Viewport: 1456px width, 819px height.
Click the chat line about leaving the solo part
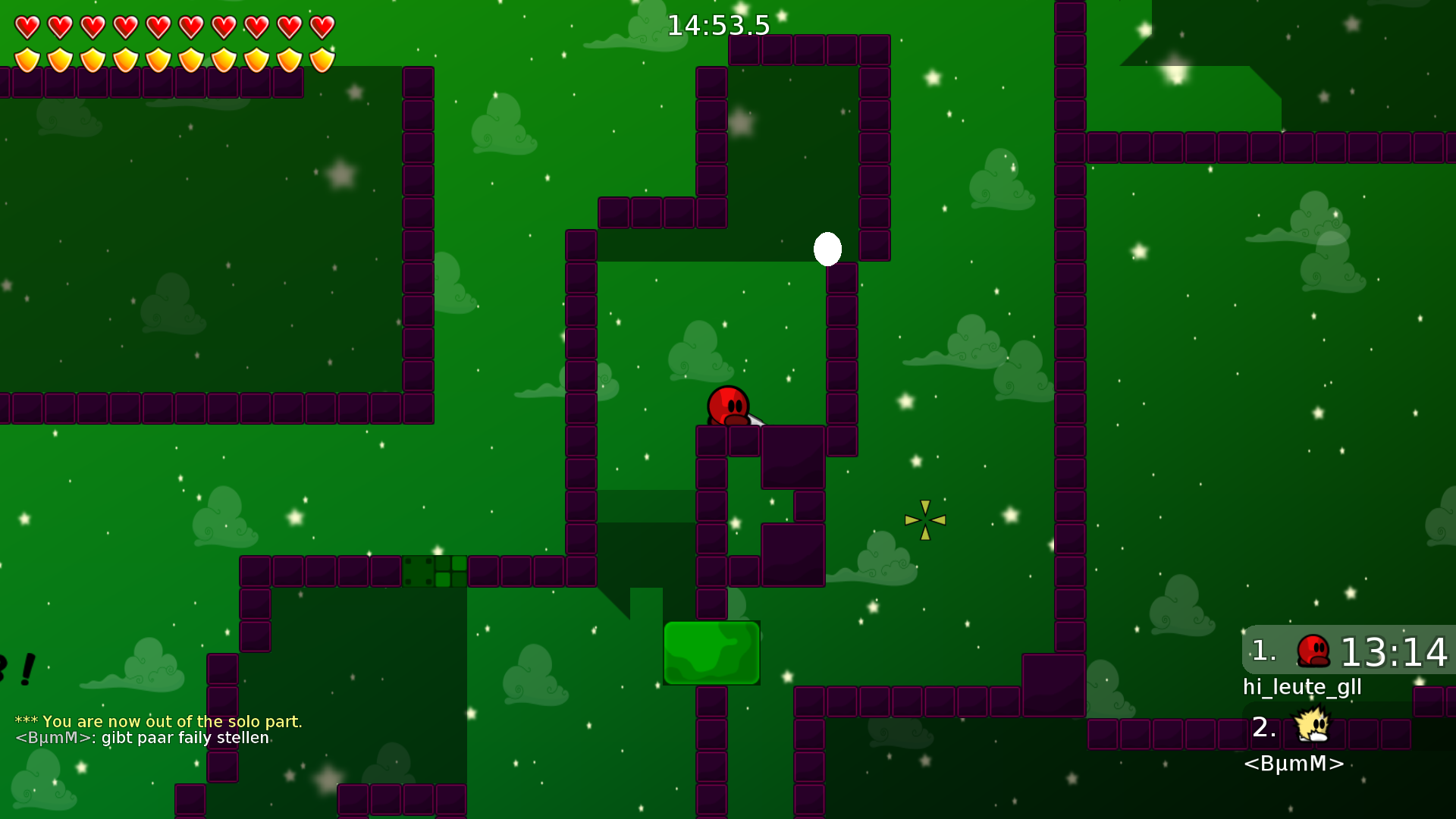(159, 722)
